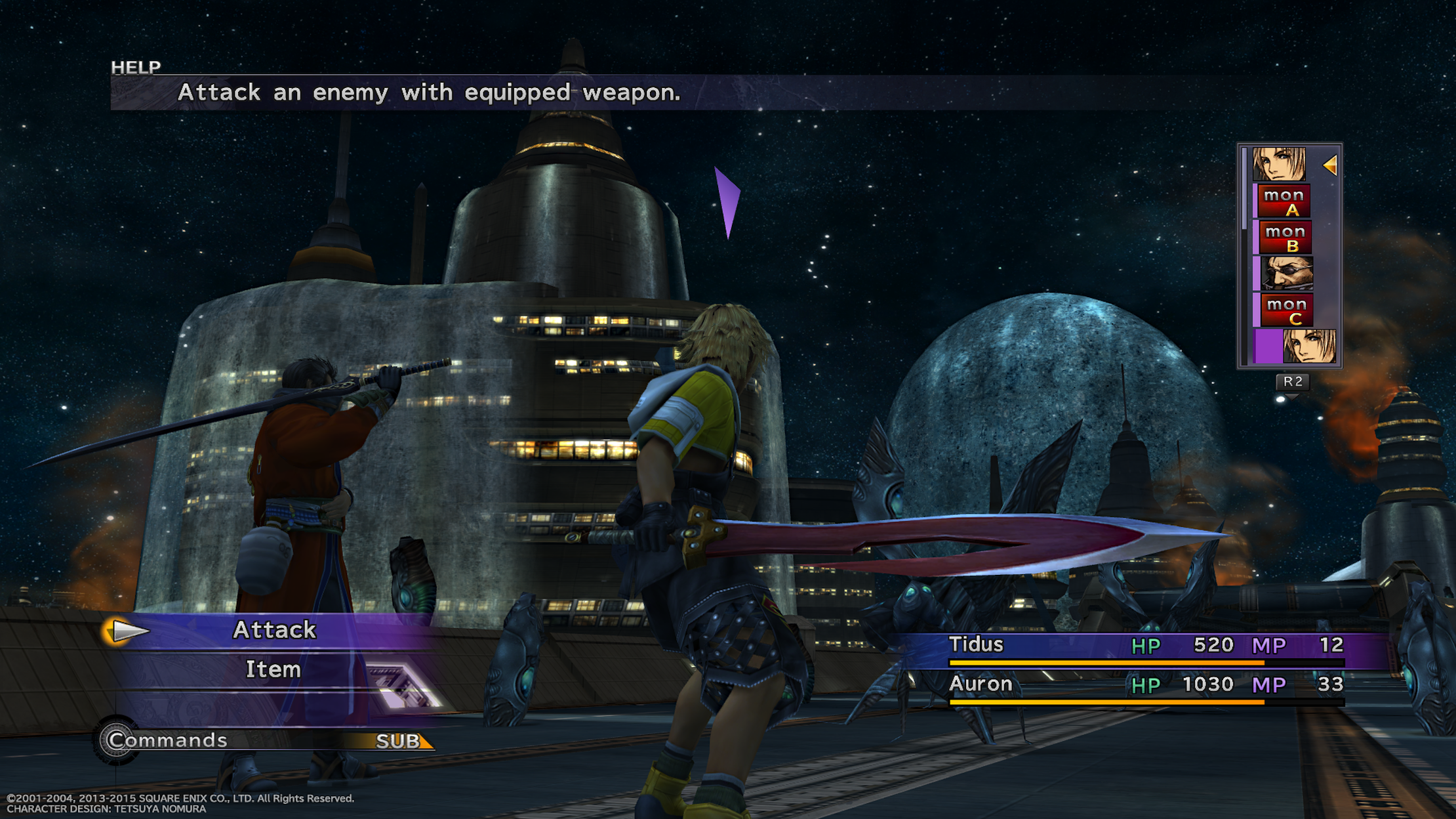
Task: Expand the Commands menu
Action: [166, 740]
